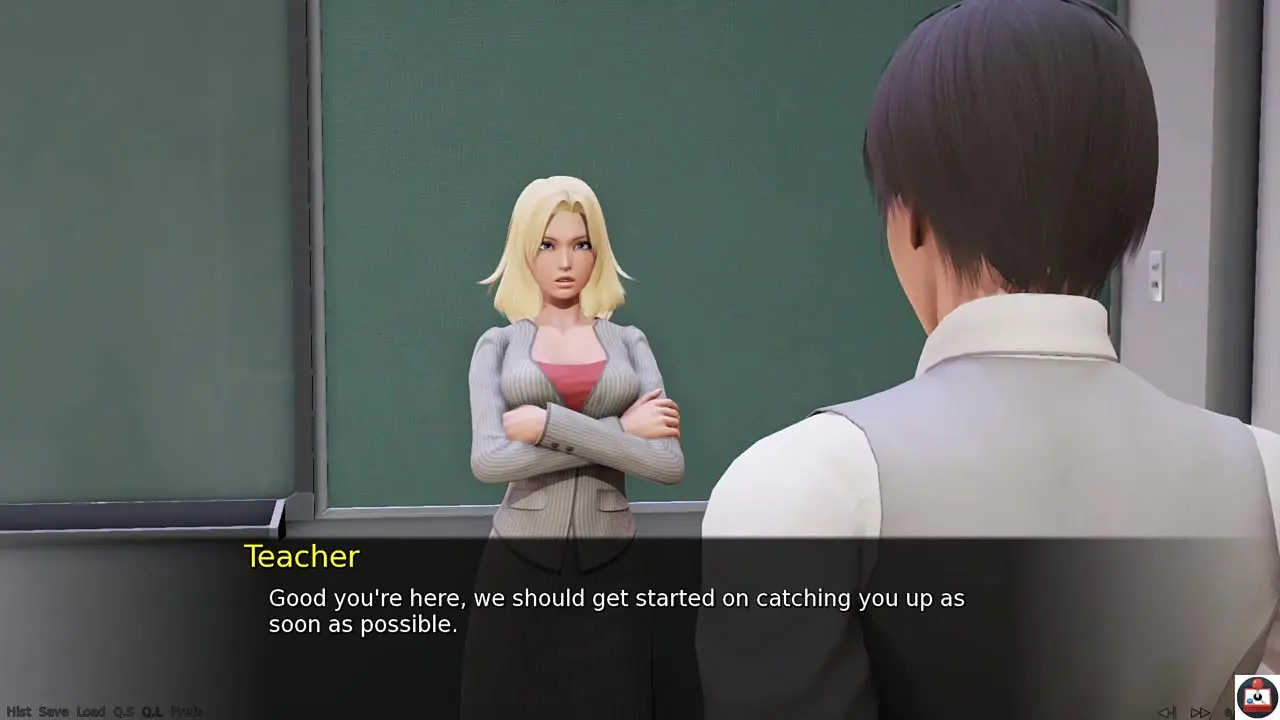Click the joystick logo icon

pos(1256,697)
